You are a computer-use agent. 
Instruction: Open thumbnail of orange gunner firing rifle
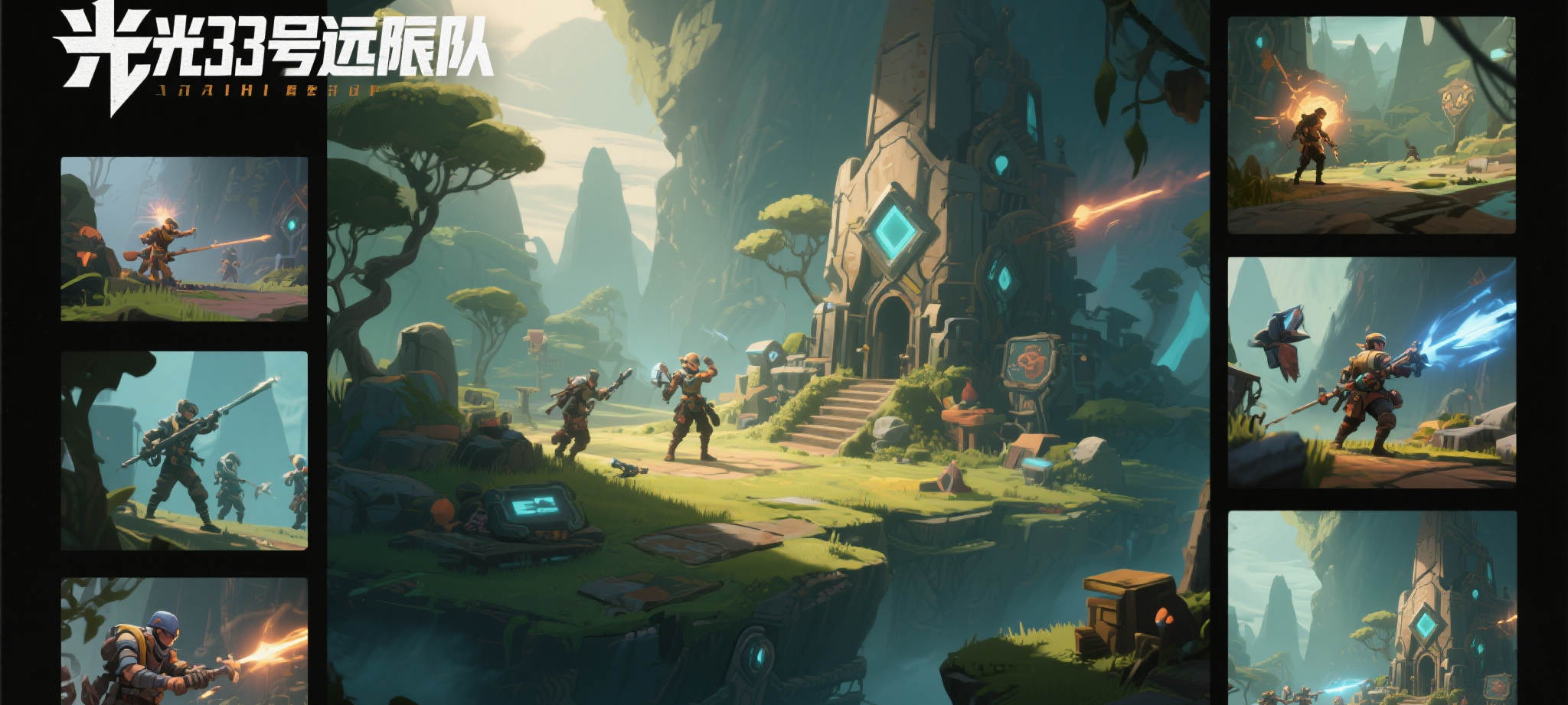(184, 239)
